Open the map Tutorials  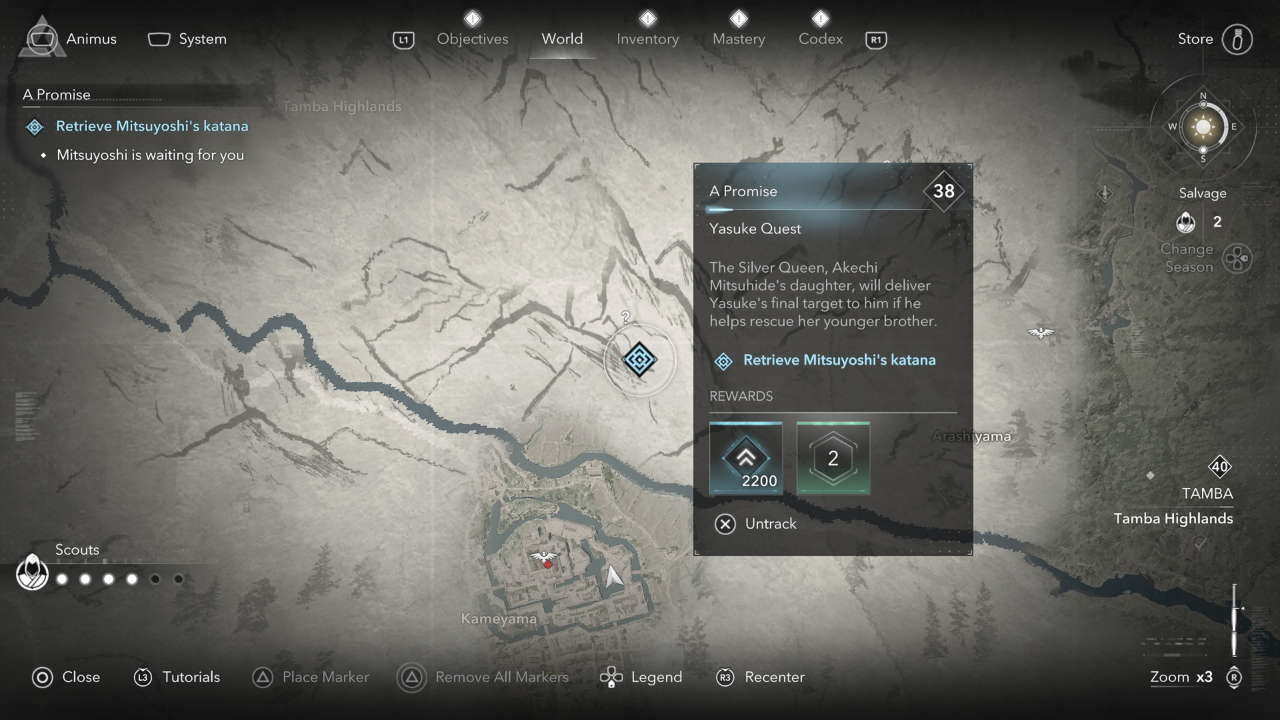click(x=177, y=677)
